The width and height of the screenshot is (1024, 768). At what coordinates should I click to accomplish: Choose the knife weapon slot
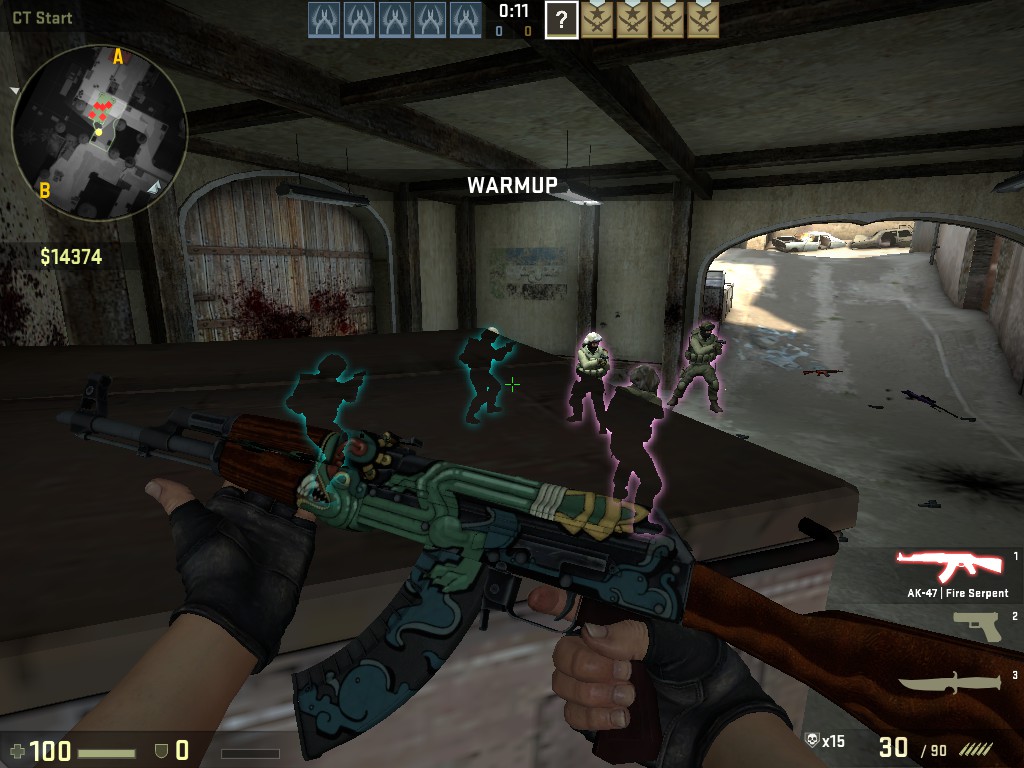(x=949, y=685)
